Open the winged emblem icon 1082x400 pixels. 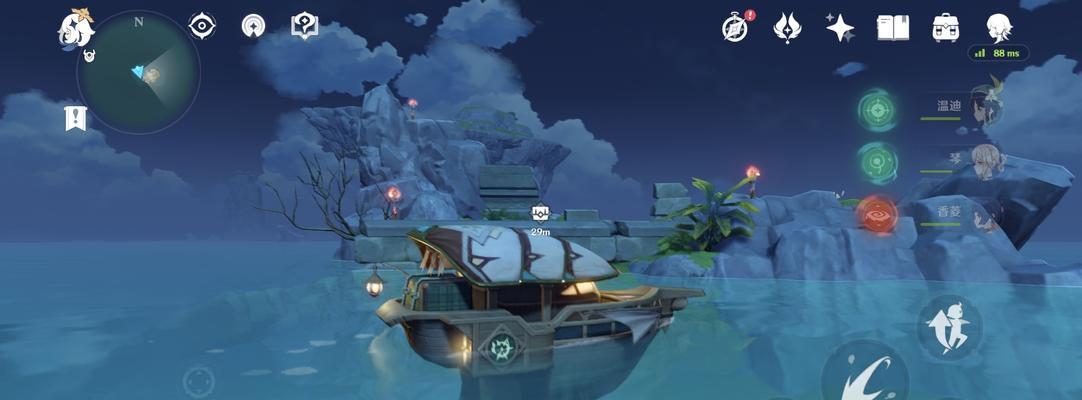788,27
